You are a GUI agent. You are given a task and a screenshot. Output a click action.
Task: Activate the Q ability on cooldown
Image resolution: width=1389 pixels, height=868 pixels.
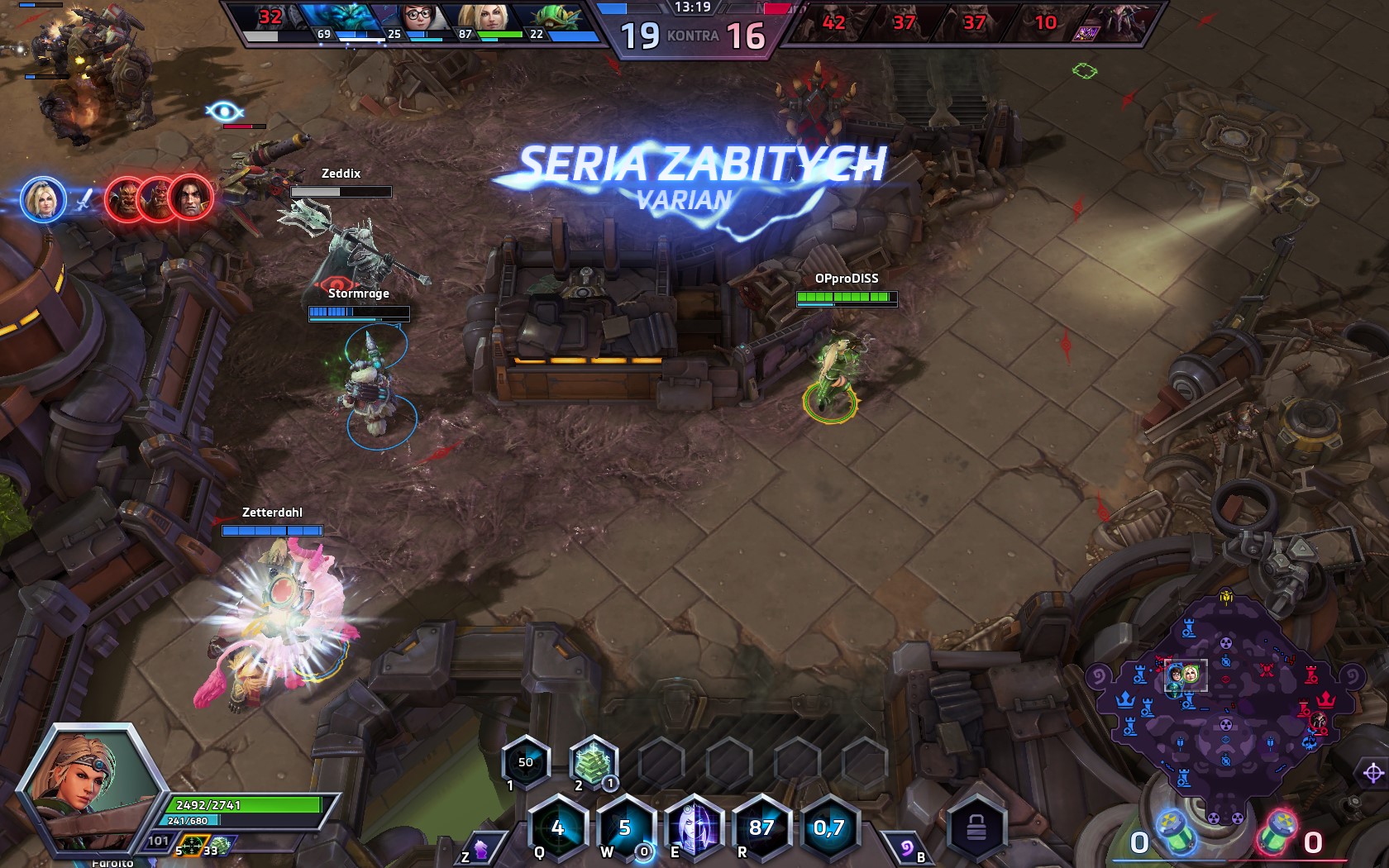(x=557, y=827)
